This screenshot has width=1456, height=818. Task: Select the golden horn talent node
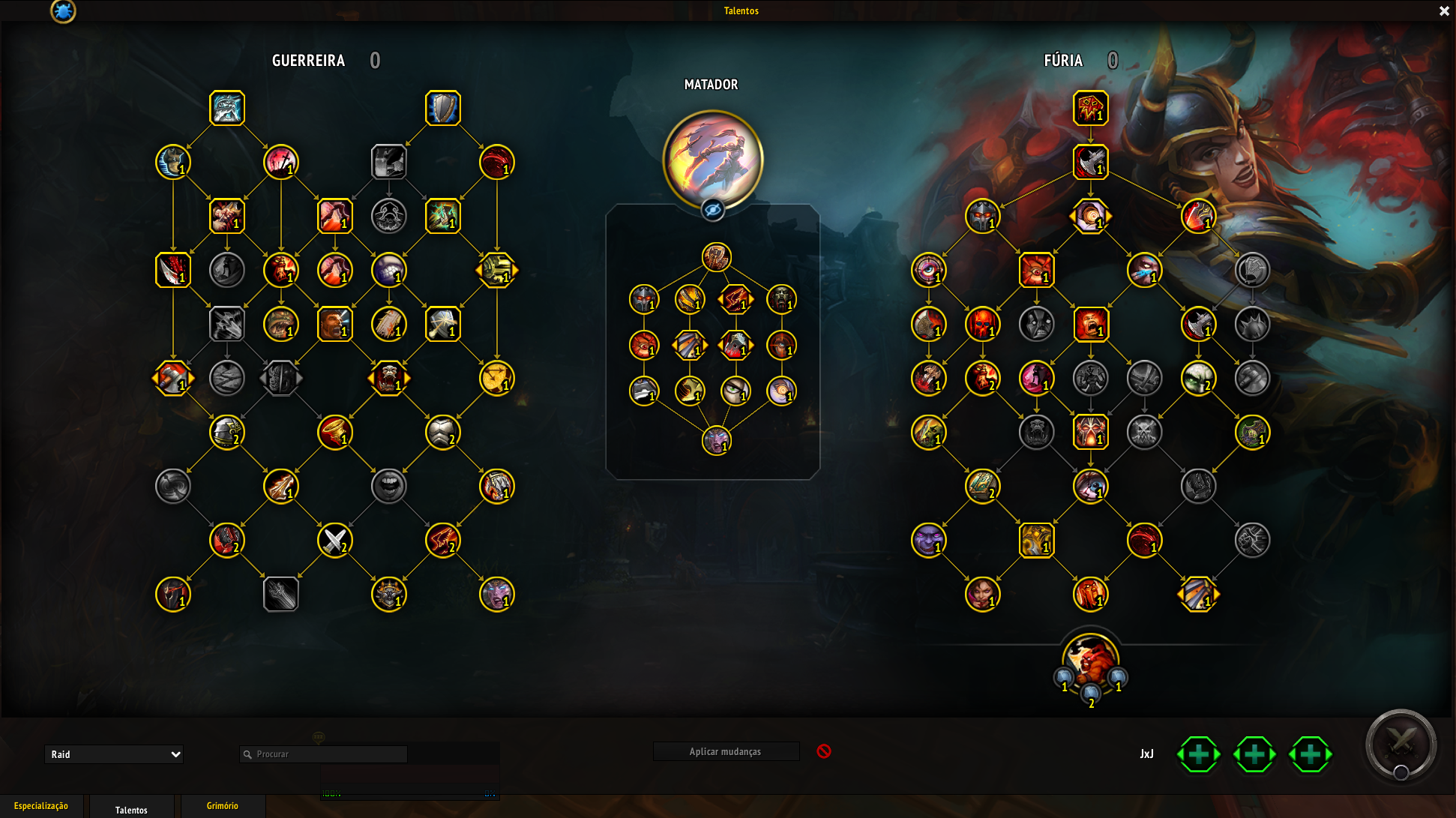[x=335, y=432]
